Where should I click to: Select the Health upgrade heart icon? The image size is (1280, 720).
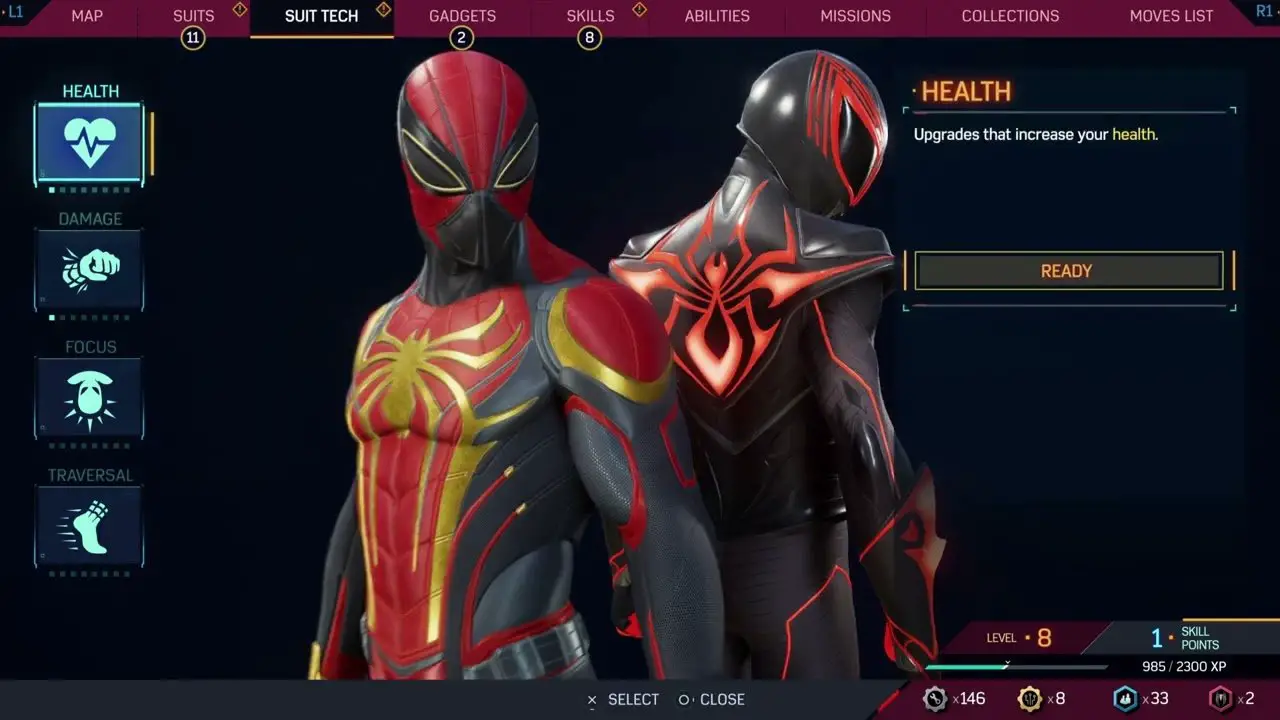pyautogui.click(x=90, y=144)
